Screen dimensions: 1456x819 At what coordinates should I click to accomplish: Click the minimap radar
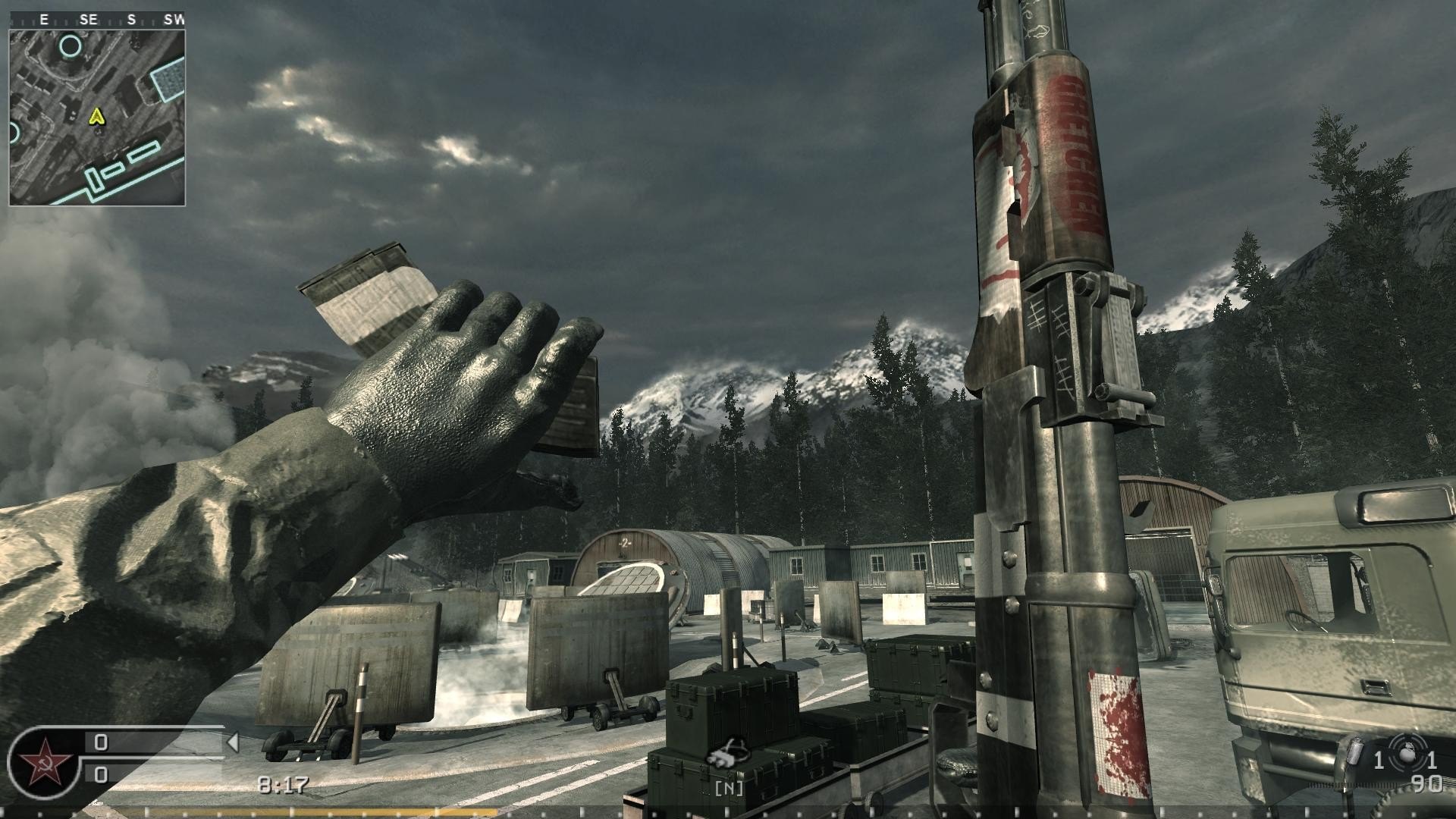pos(97,118)
